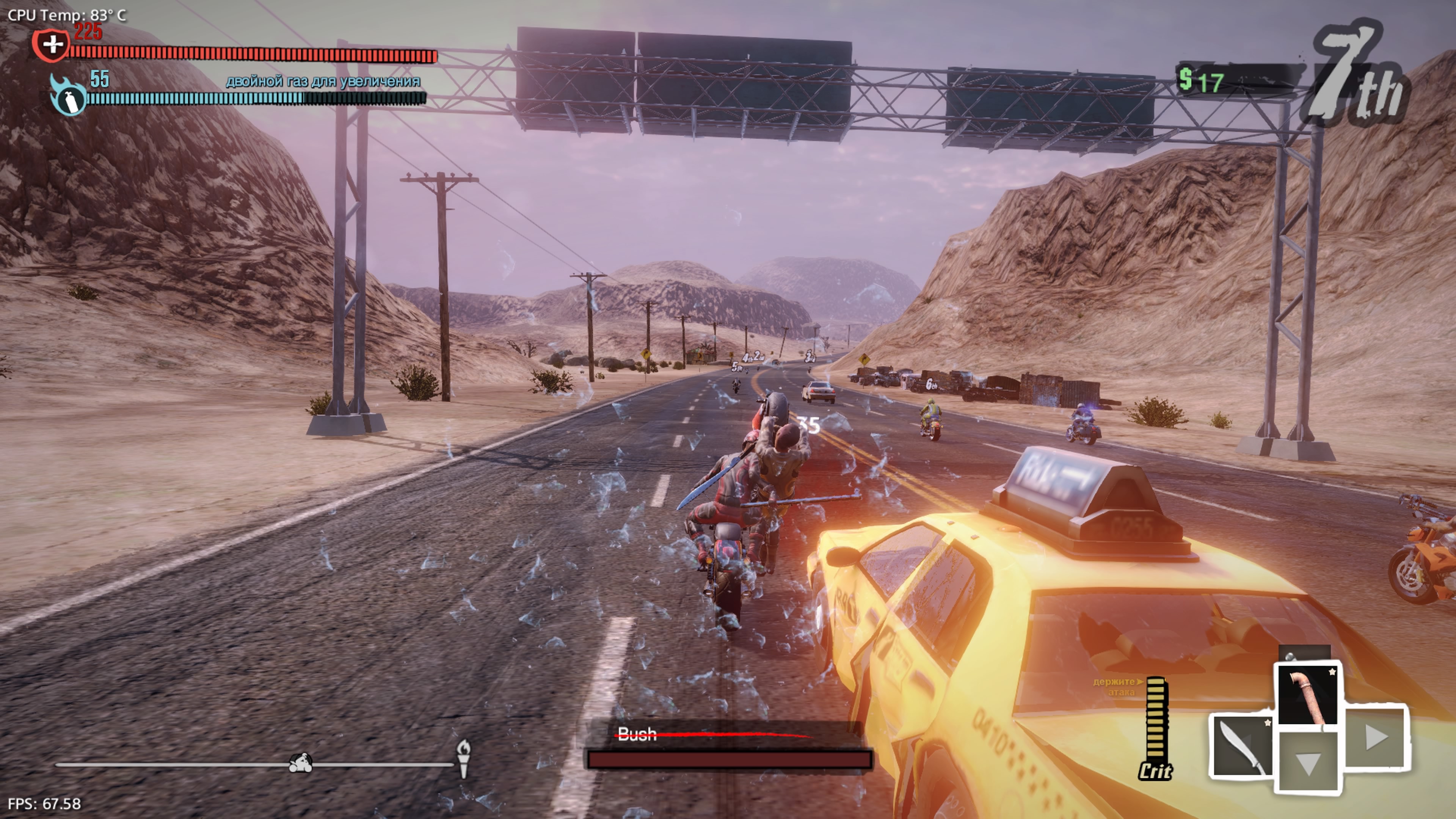
Task: Click the red health shield icon
Action: tap(52, 44)
